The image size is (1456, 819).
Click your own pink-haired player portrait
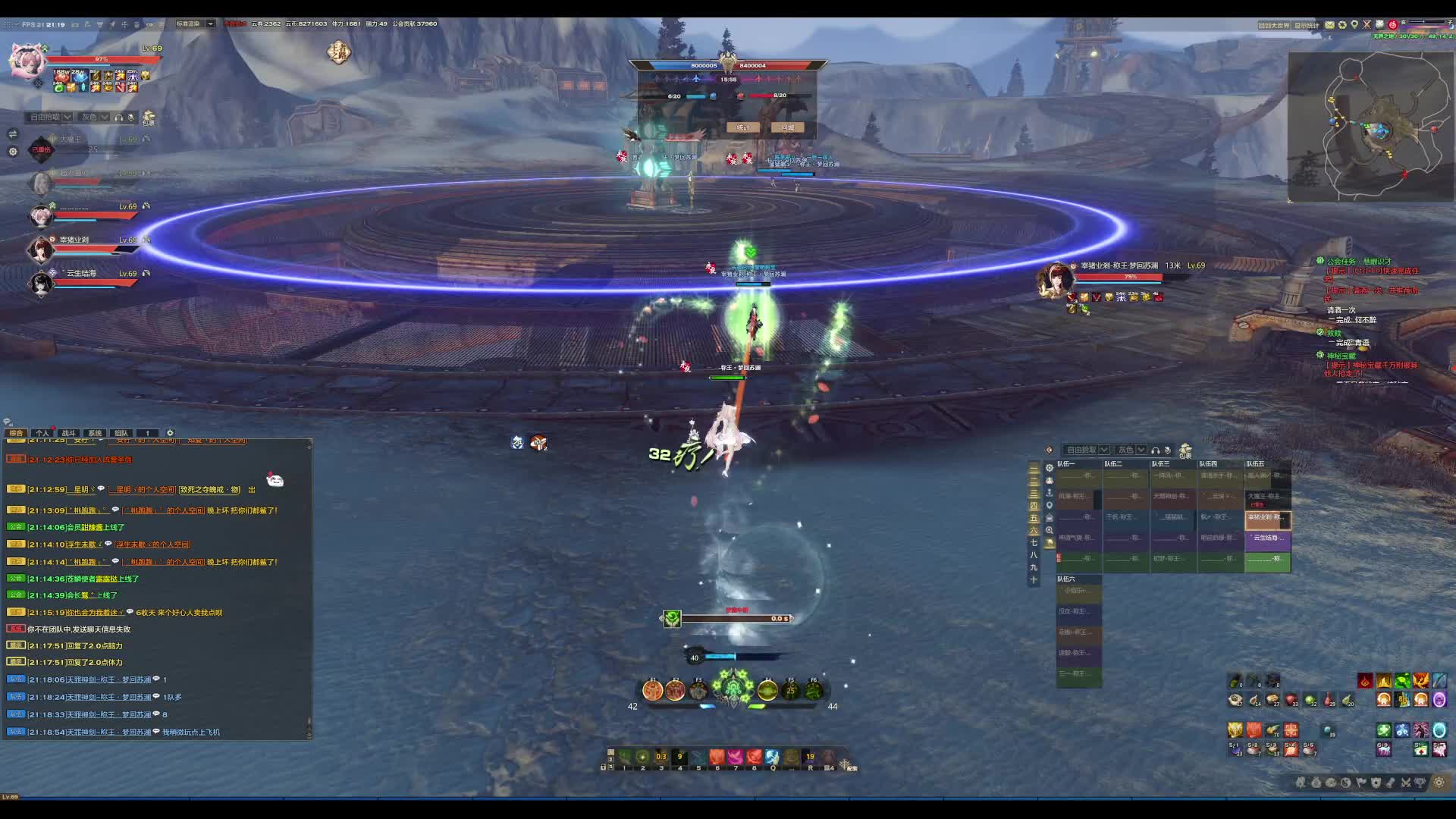[x=27, y=61]
